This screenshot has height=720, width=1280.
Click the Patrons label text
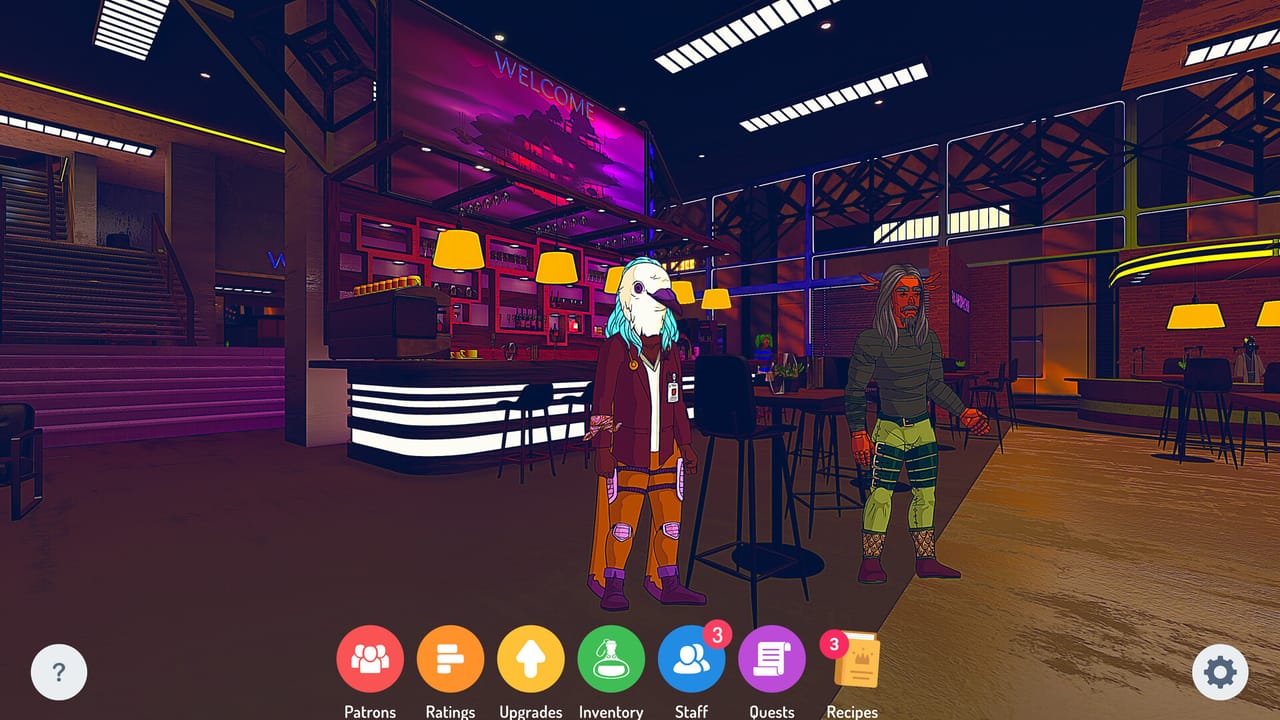click(x=370, y=711)
